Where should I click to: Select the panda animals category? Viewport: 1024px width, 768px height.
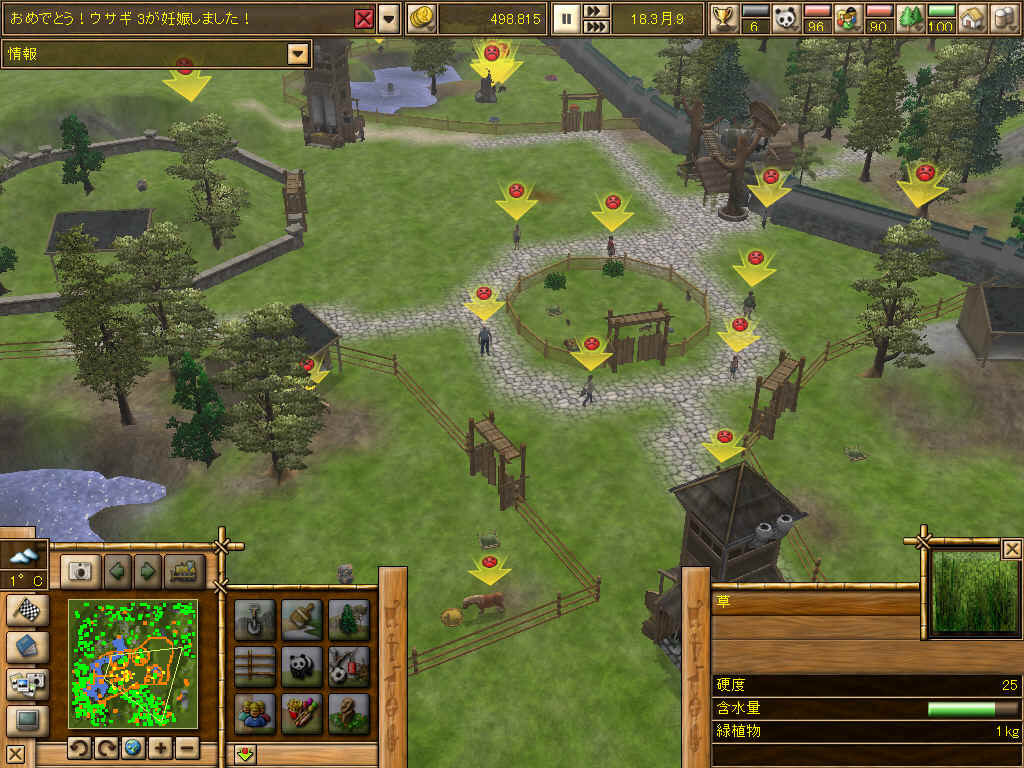tap(301, 666)
